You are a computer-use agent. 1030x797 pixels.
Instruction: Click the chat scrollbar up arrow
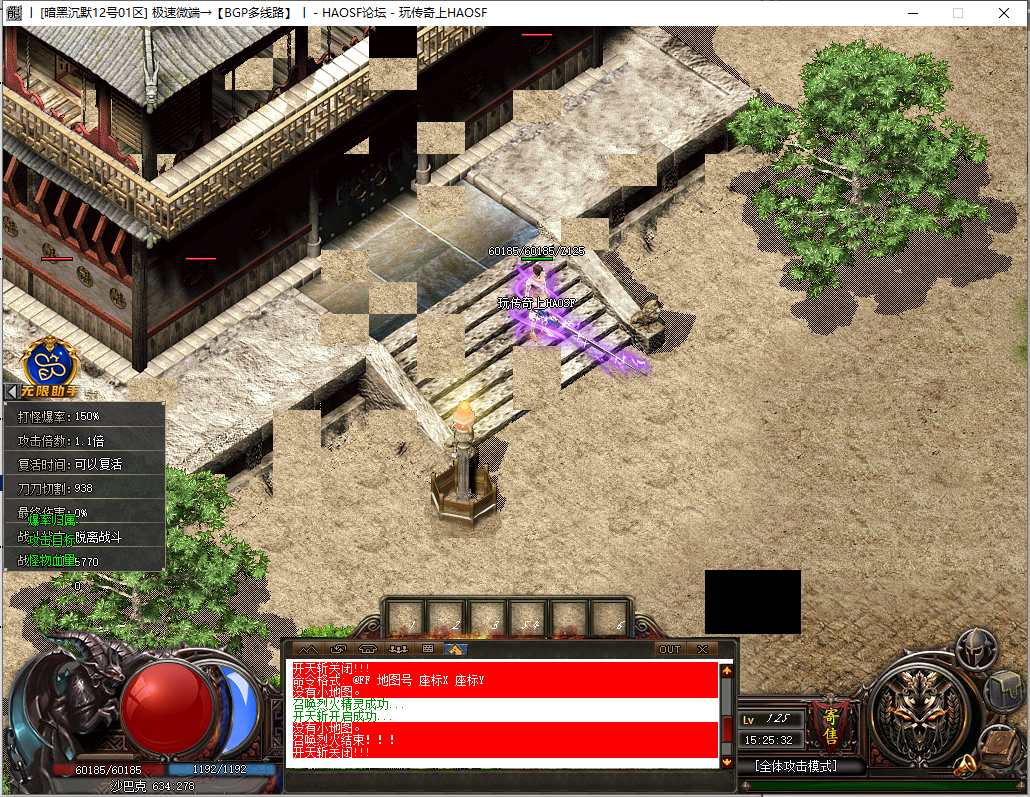[x=727, y=671]
